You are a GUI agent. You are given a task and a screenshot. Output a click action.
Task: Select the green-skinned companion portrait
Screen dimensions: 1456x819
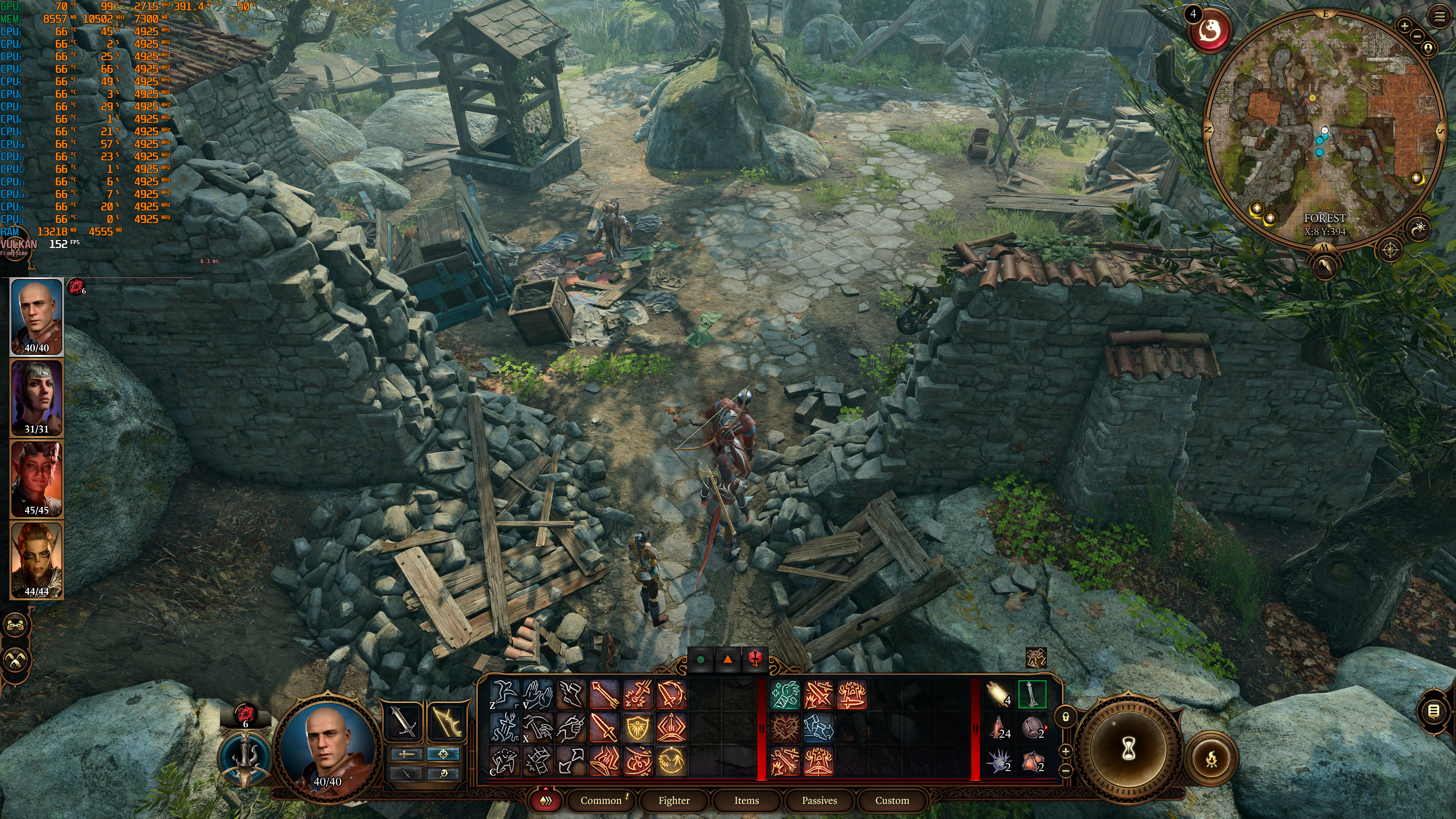coord(37,560)
